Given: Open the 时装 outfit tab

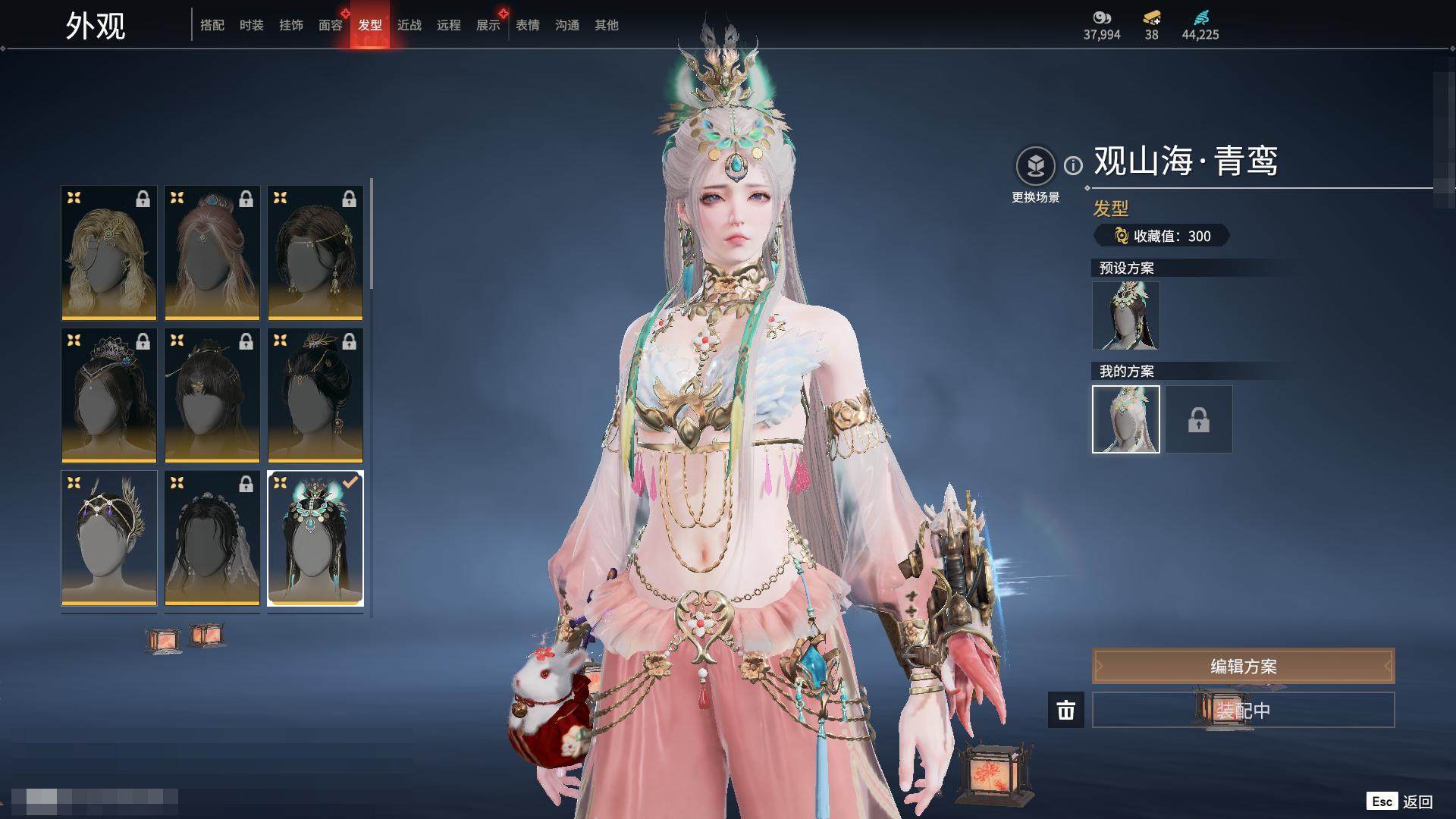Looking at the screenshot, I should point(252,25).
